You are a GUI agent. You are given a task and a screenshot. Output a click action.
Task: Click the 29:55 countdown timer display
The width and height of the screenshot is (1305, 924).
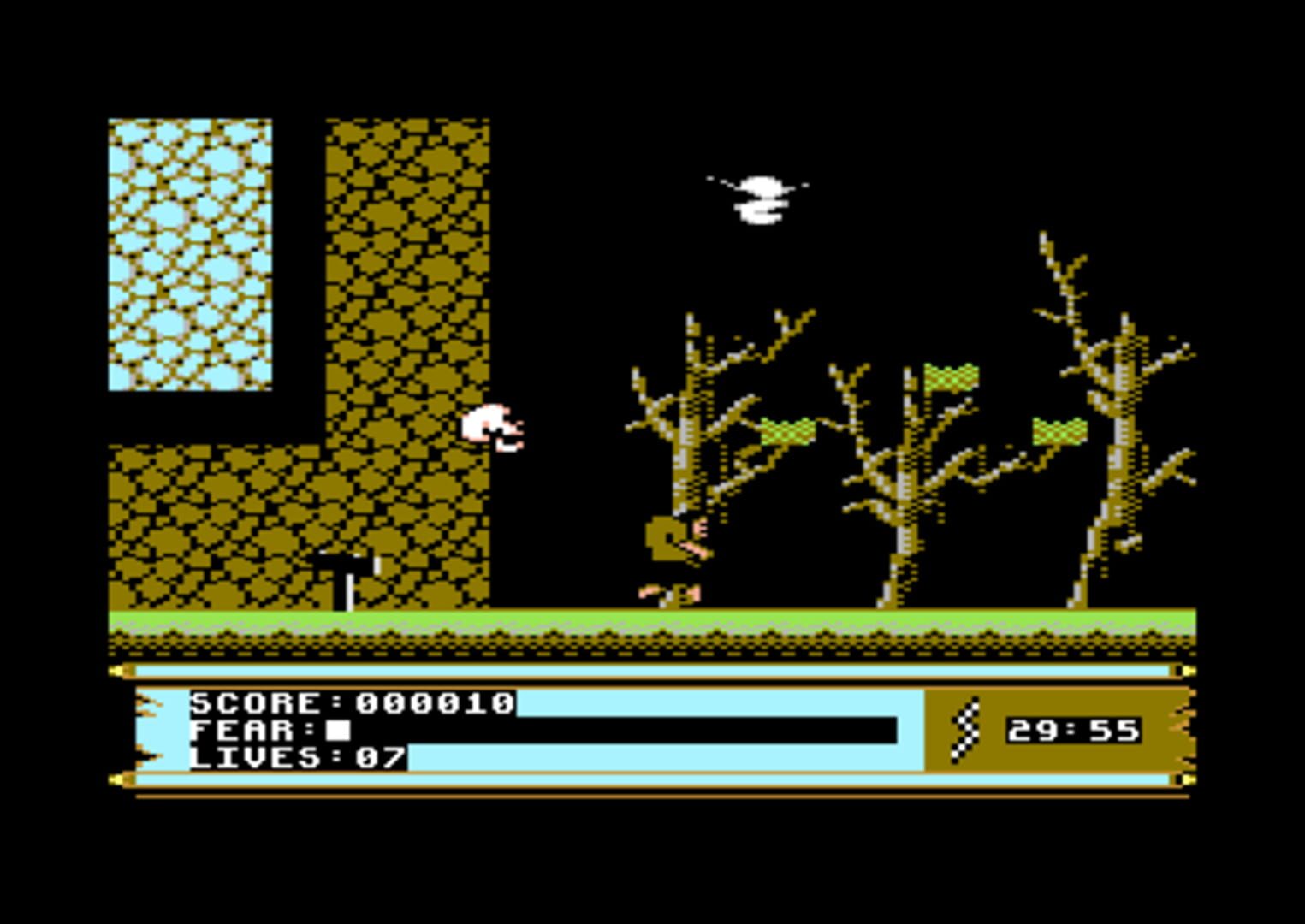(x=1076, y=731)
